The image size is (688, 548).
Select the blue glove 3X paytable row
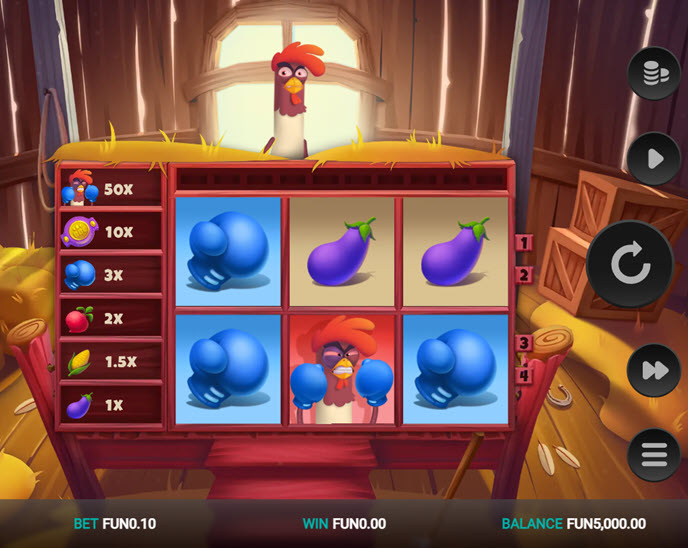click(111, 274)
